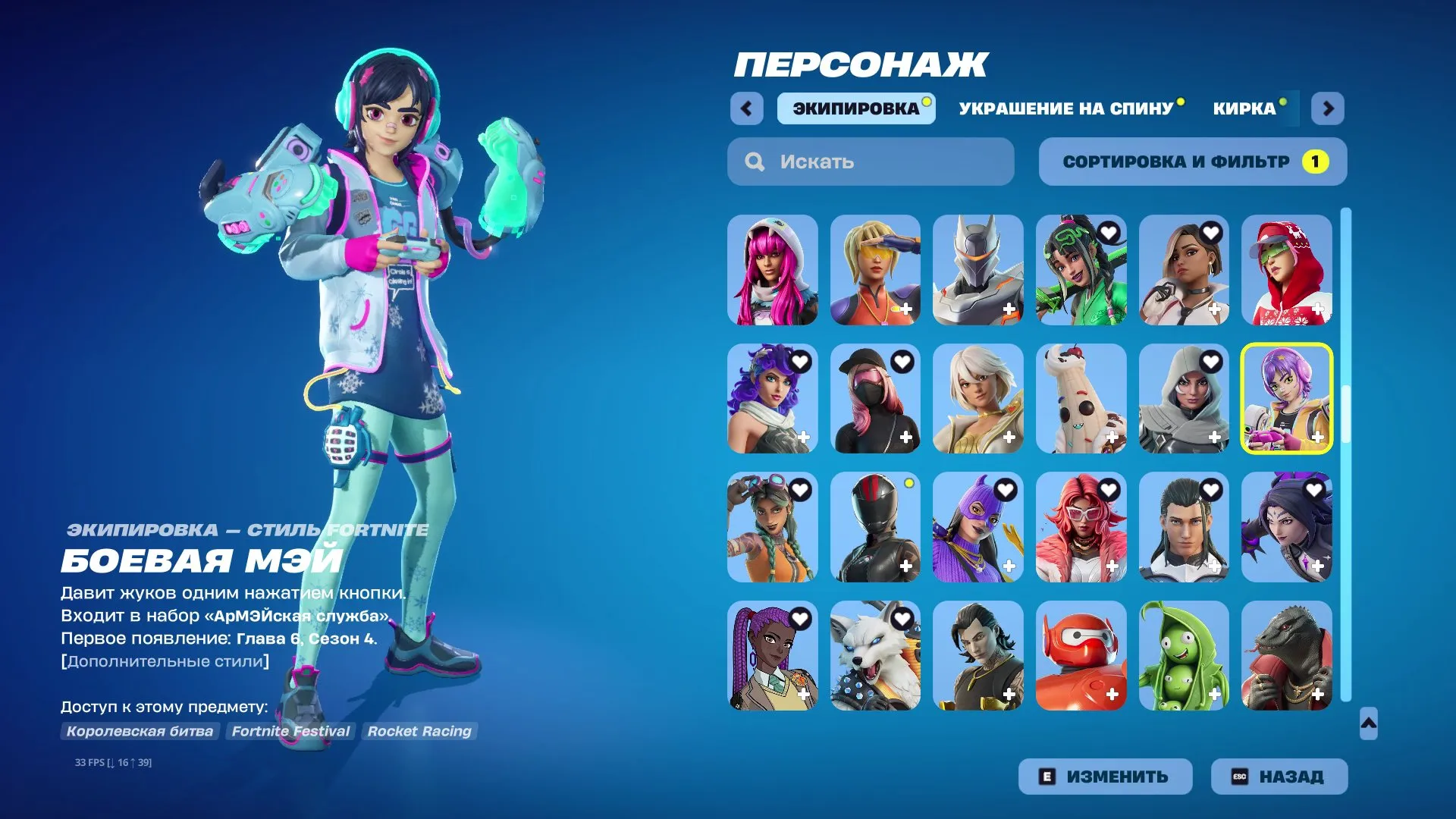Click the left arrow to view previous categories

click(748, 108)
